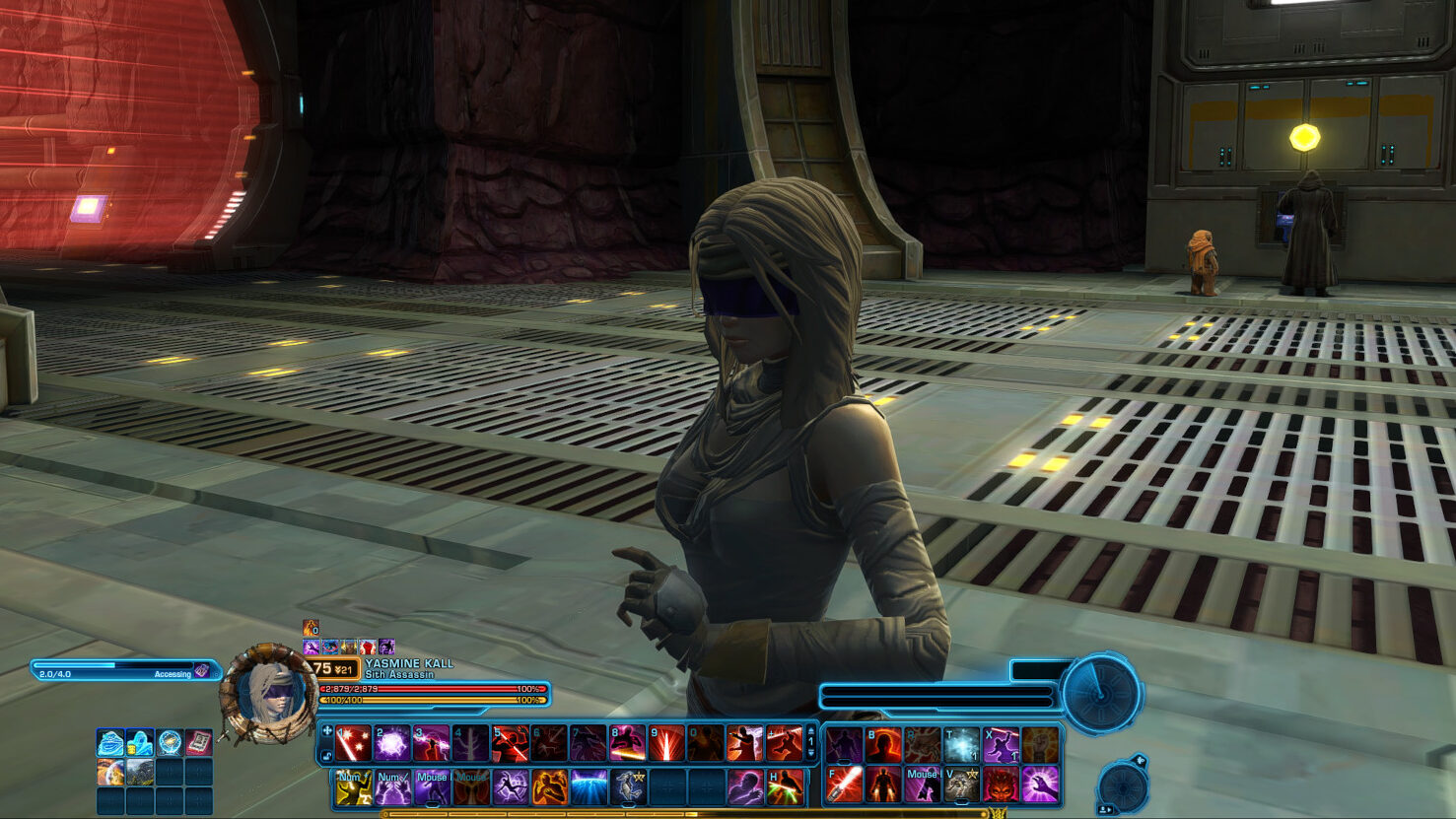Open Yasmine Kall's character portrait
The width and height of the screenshot is (1456, 819).
coord(269,693)
